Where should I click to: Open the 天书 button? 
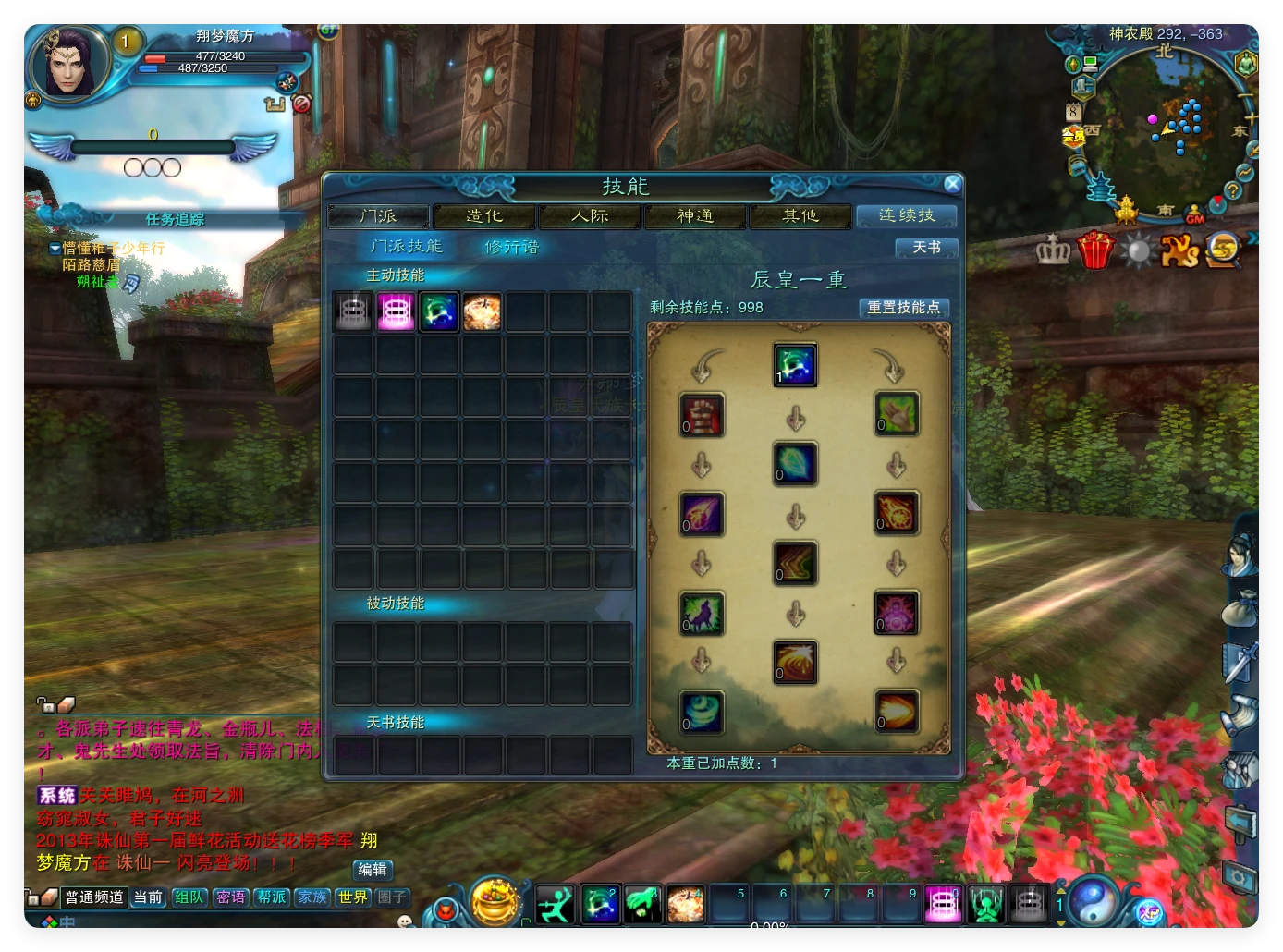pyautogui.click(x=926, y=248)
